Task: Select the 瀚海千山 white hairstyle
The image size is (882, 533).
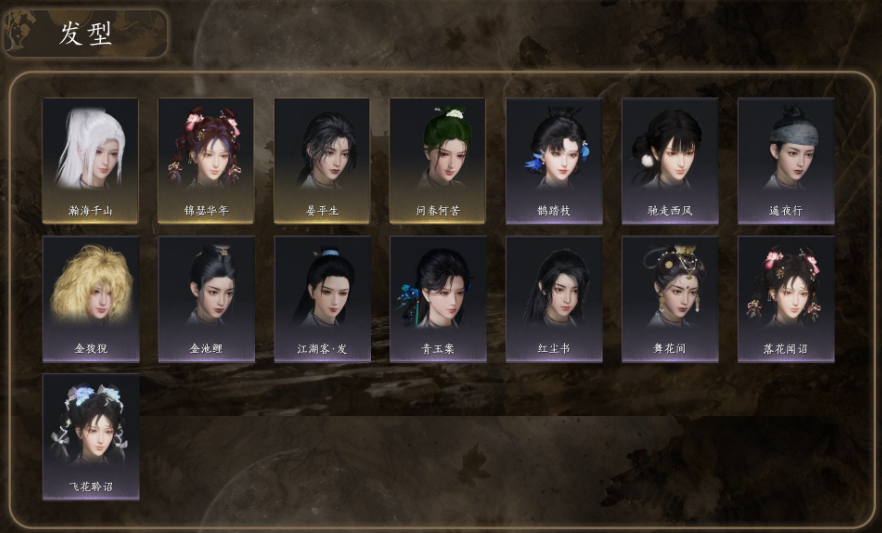Action: pos(90,160)
